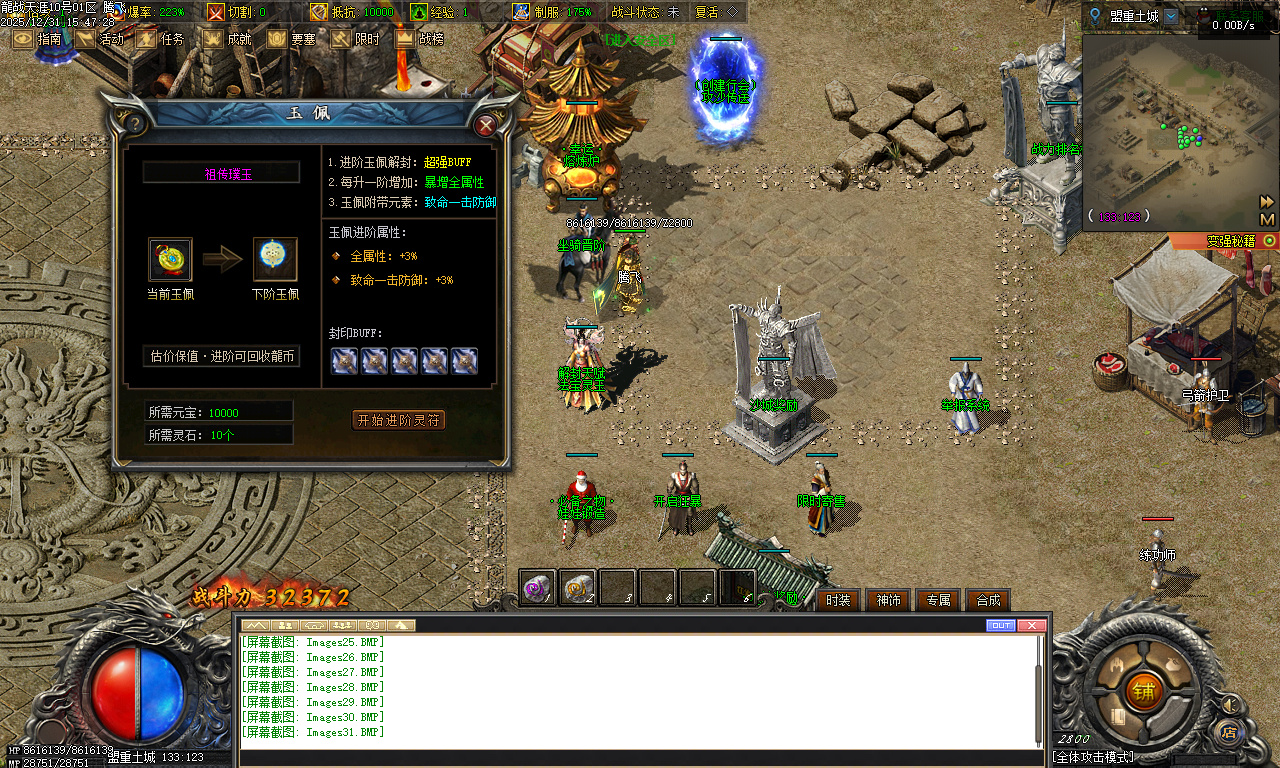The width and height of the screenshot is (1280, 768).
Task: Open the 任务 quest menu
Action: tap(161, 39)
